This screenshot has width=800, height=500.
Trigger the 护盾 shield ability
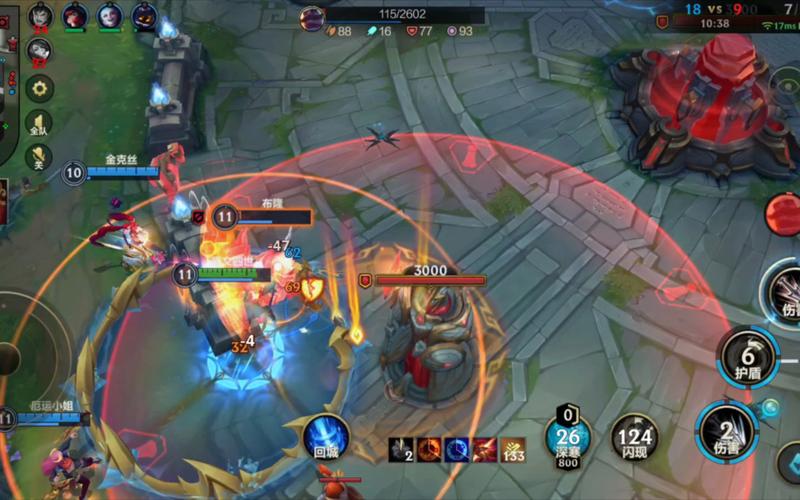pos(748,356)
